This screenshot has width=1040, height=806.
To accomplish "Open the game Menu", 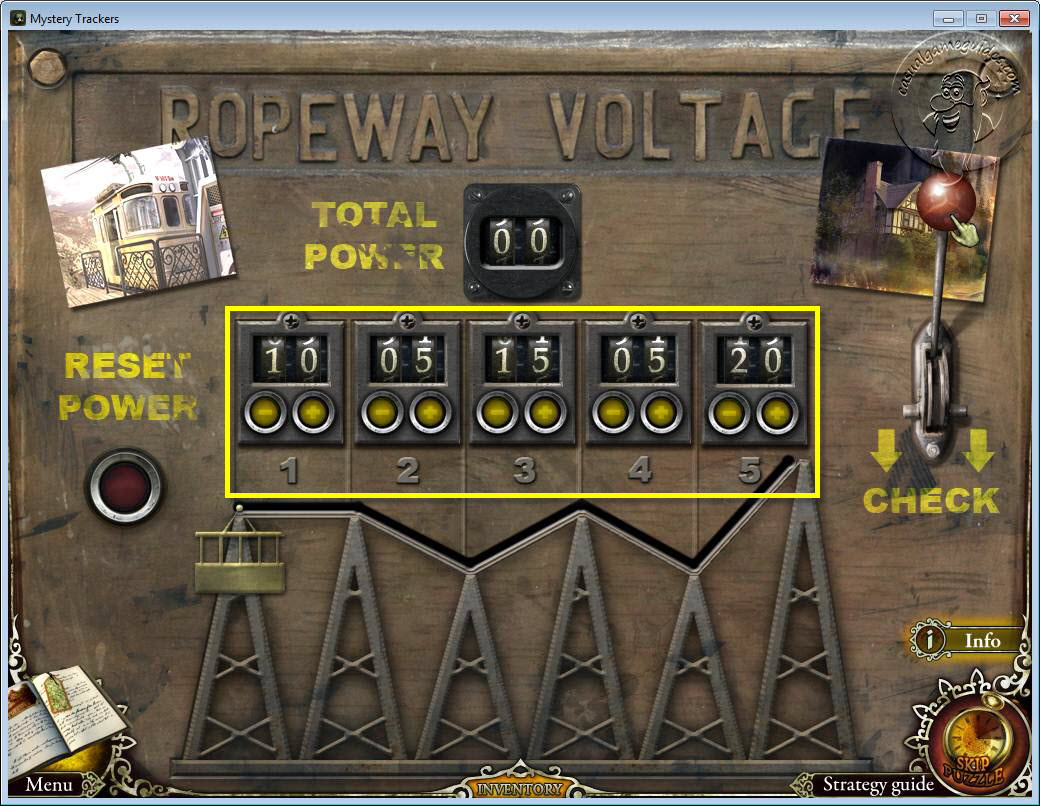I will tap(48, 785).
